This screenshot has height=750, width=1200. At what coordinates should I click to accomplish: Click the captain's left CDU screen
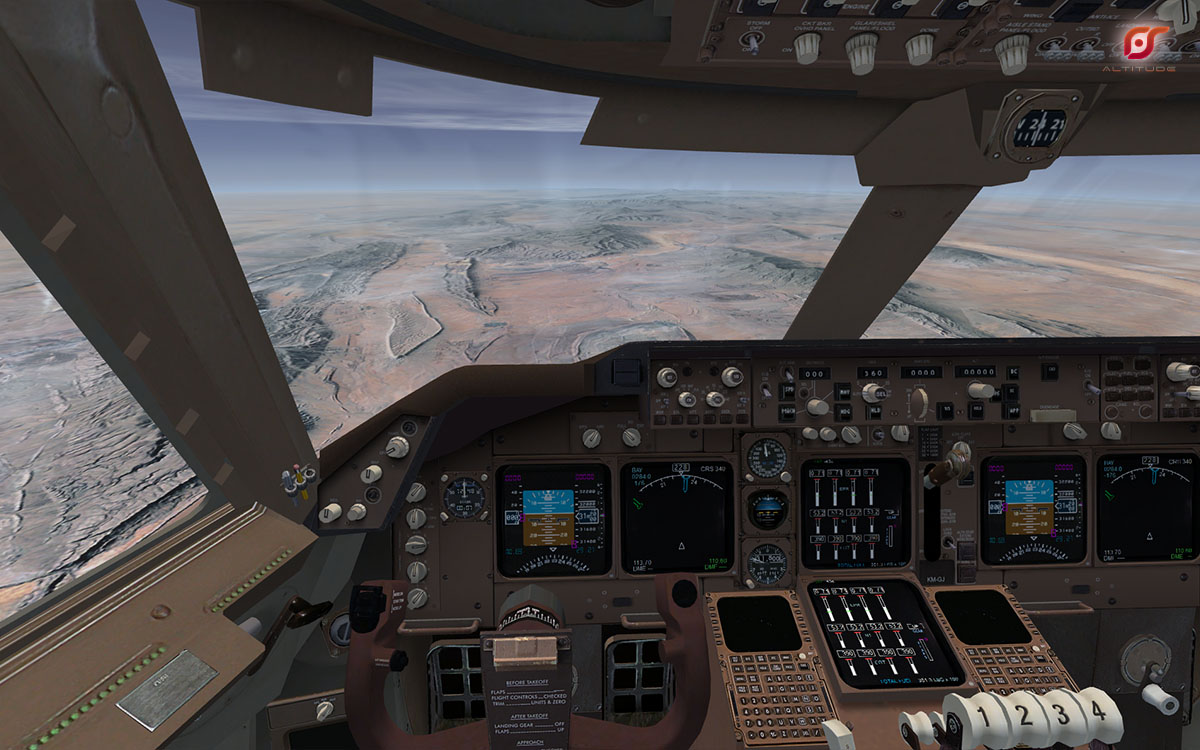point(758,621)
